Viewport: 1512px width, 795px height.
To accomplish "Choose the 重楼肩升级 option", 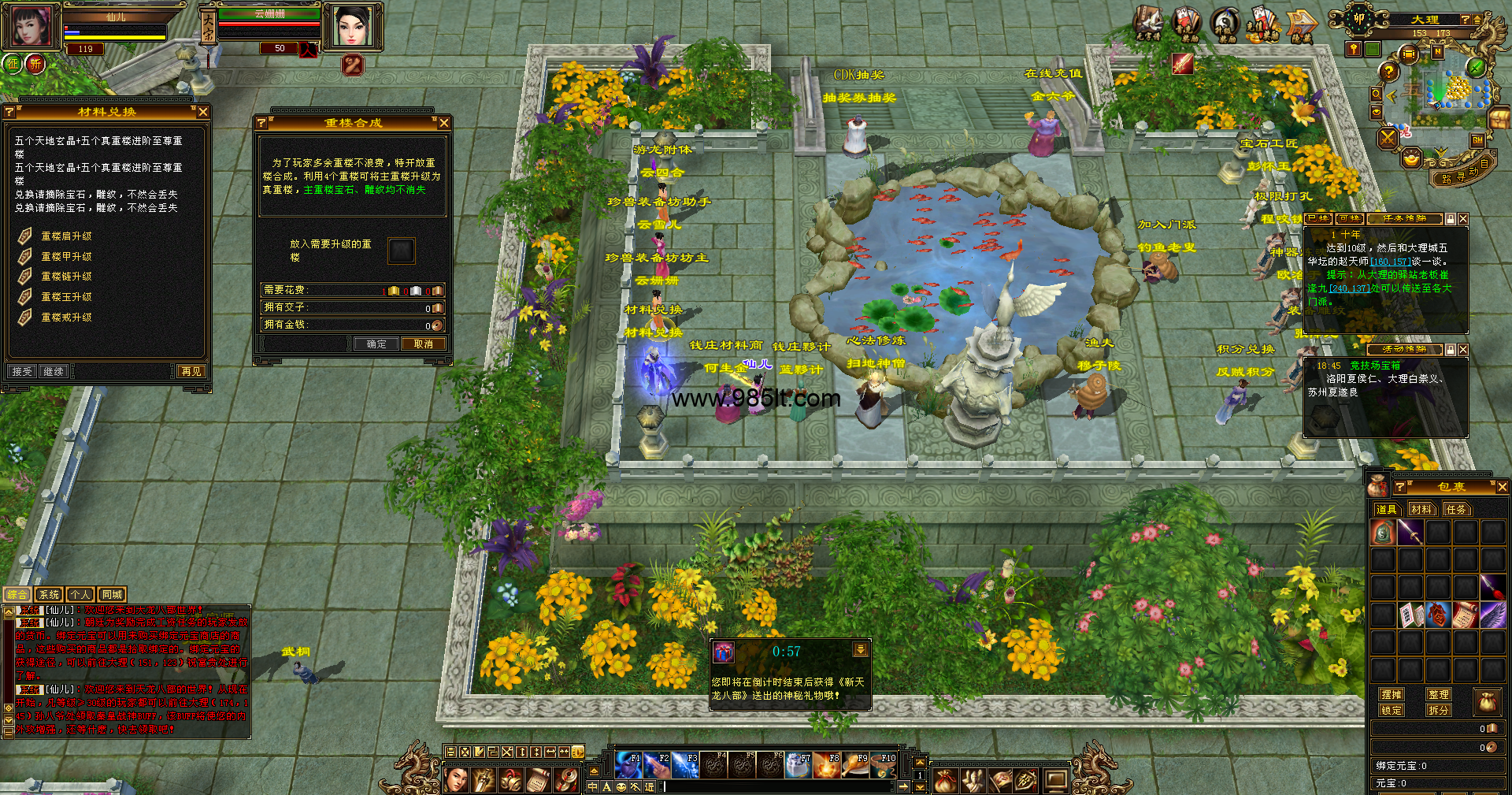I will [x=66, y=236].
